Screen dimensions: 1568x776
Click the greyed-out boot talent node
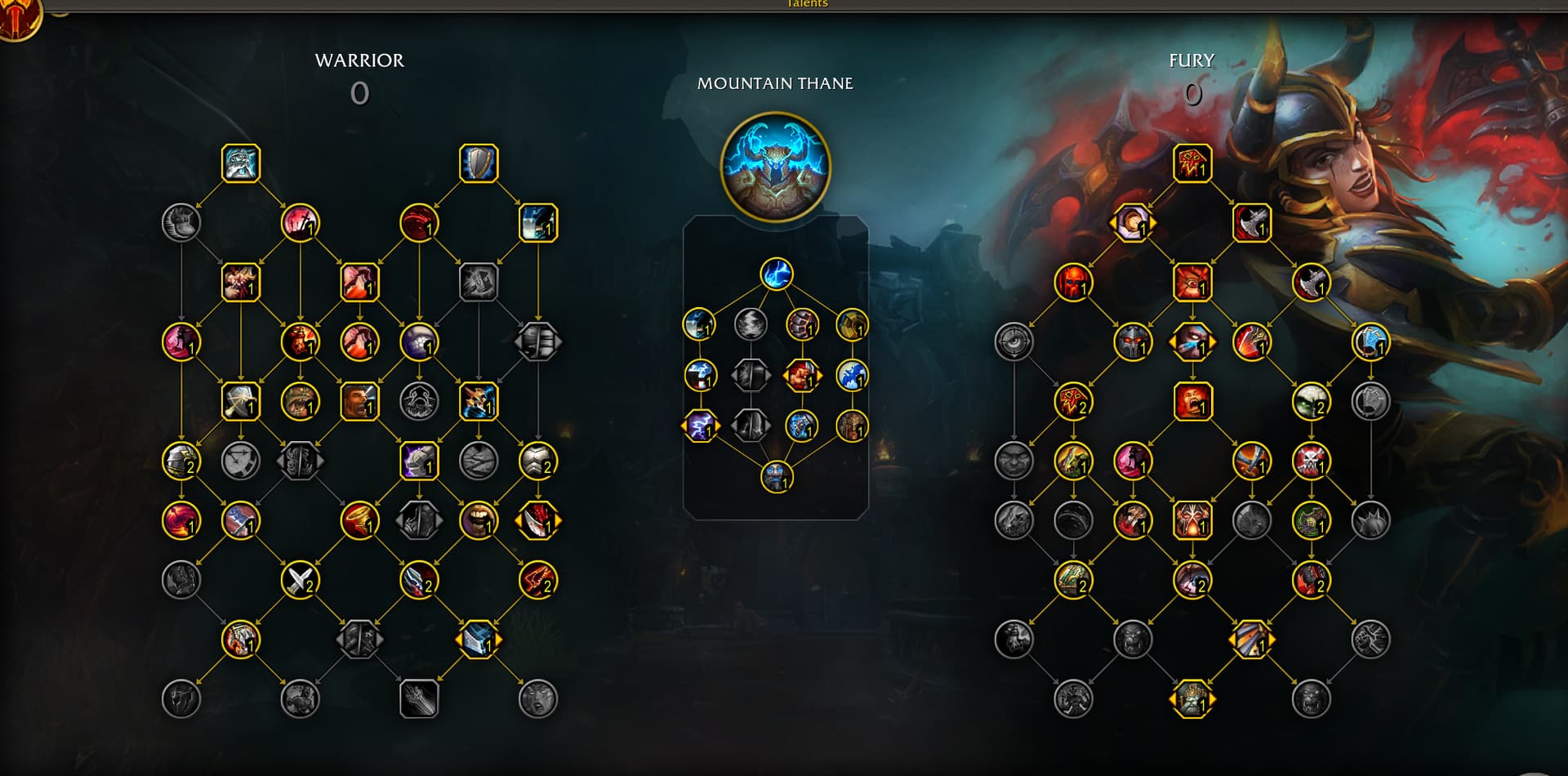coord(181,223)
